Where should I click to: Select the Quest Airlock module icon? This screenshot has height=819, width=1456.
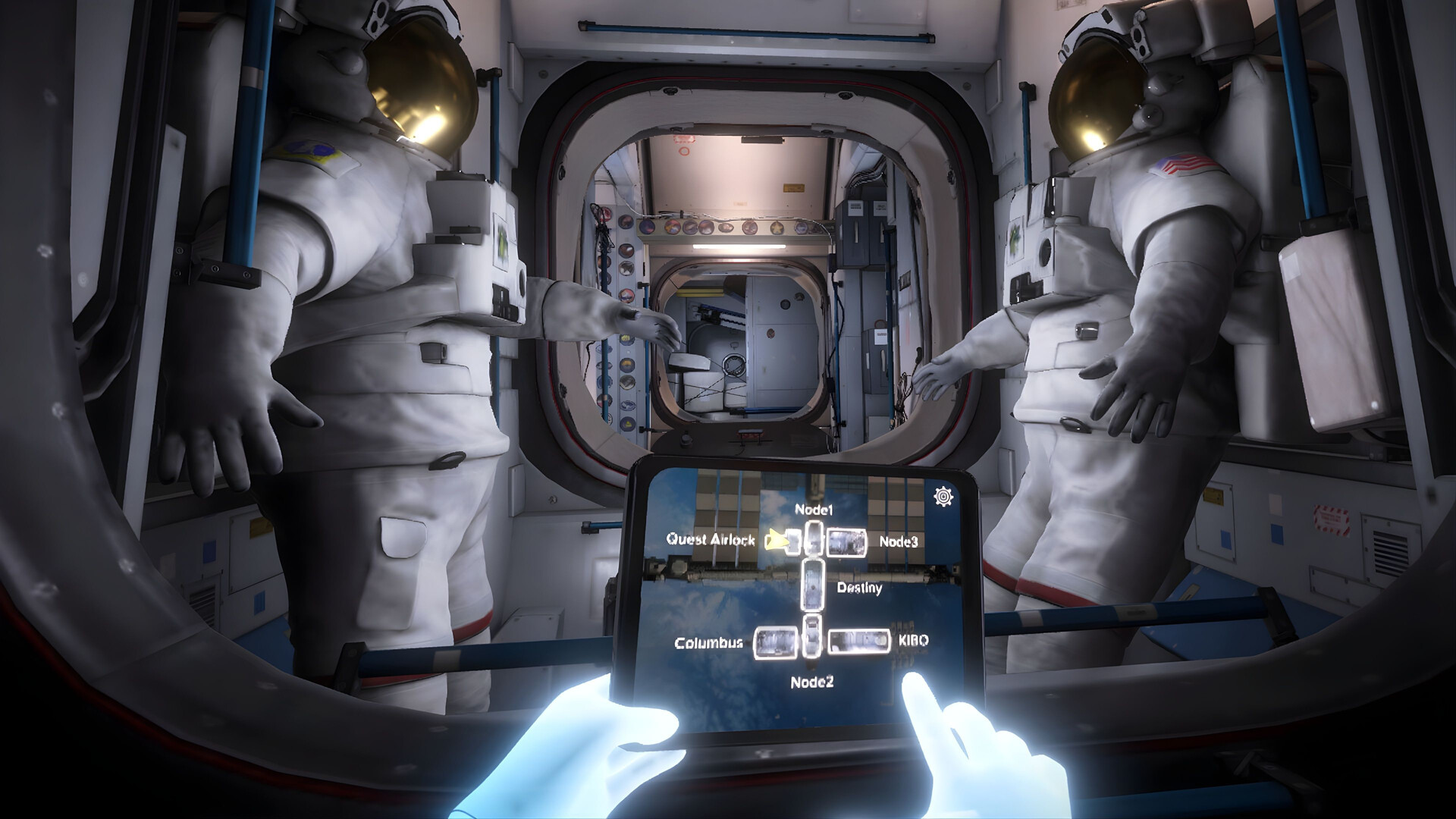point(791,540)
